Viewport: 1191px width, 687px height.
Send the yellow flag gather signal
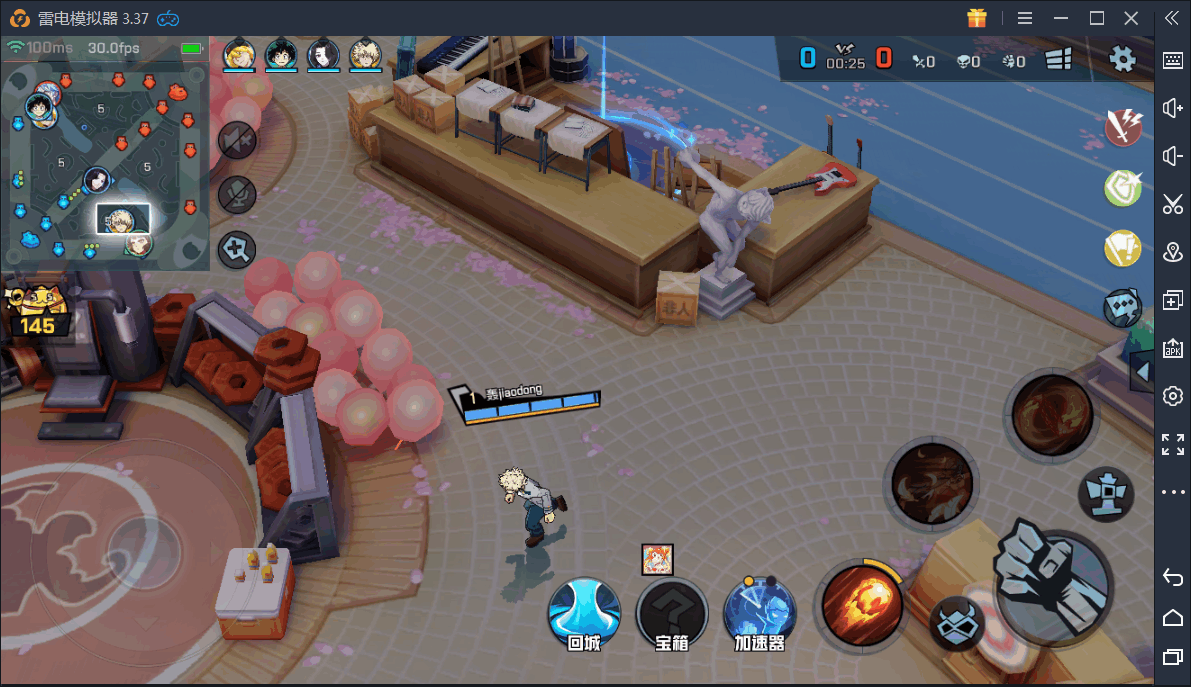pyautogui.click(x=1124, y=247)
